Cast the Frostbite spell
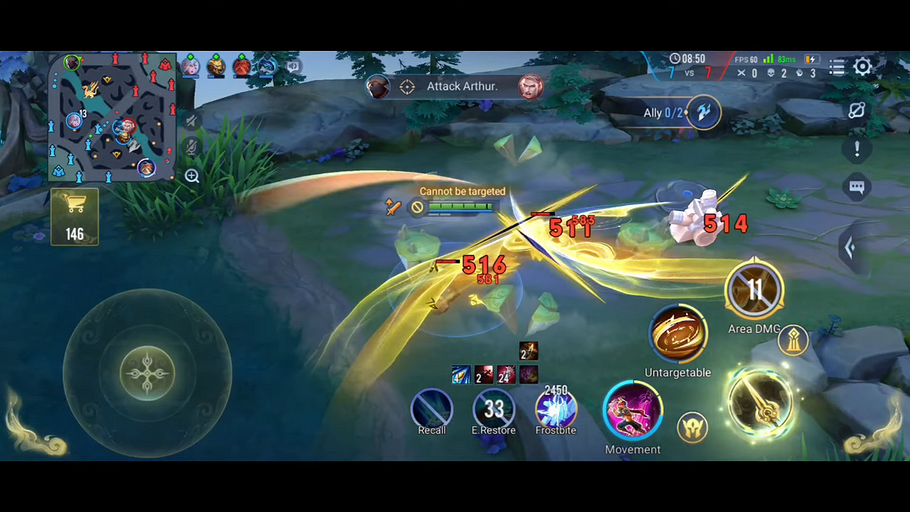Viewport: 910px width, 512px height. pos(555,409)
